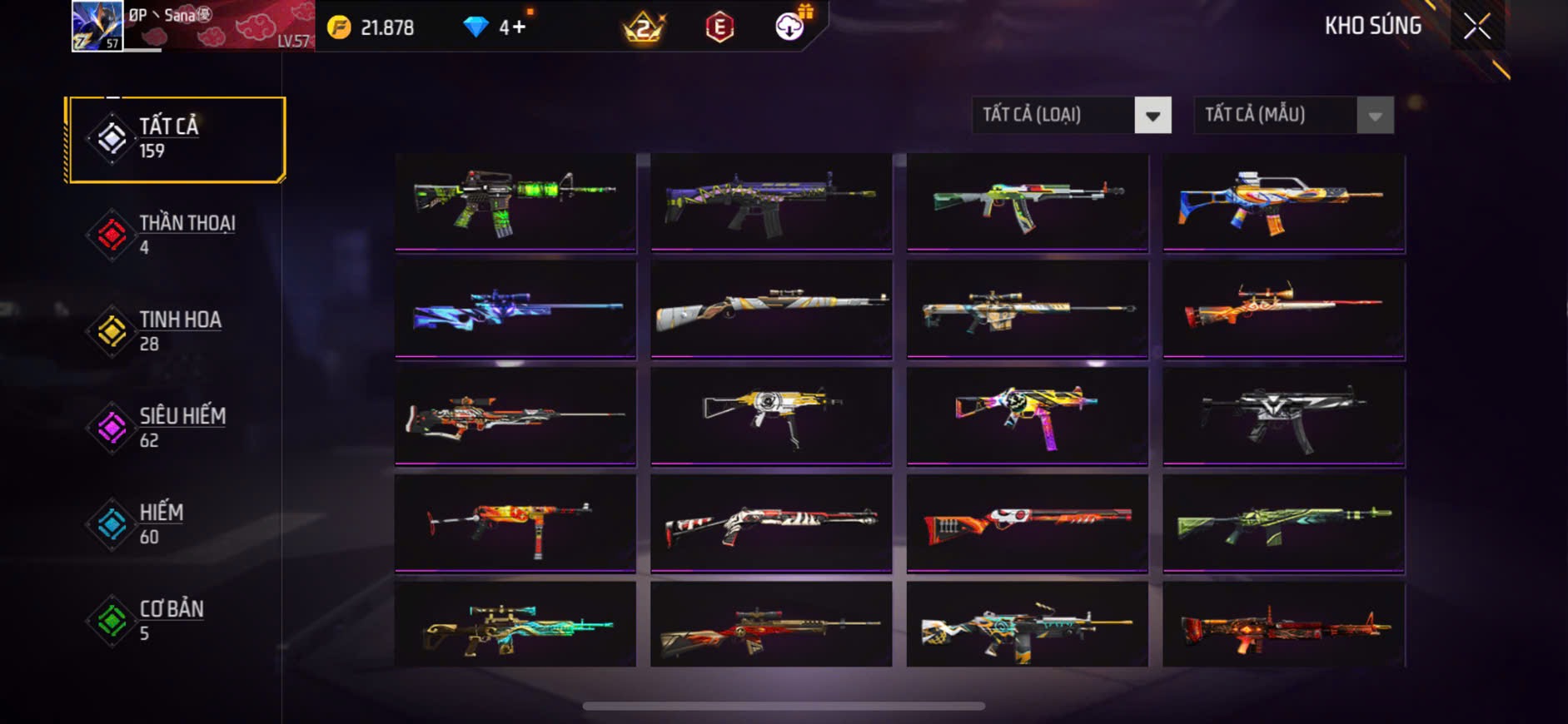Show the Siêu Hiếm weapon skins
This screenshot has width=1568, height=724.
click(x=177, y=428)
